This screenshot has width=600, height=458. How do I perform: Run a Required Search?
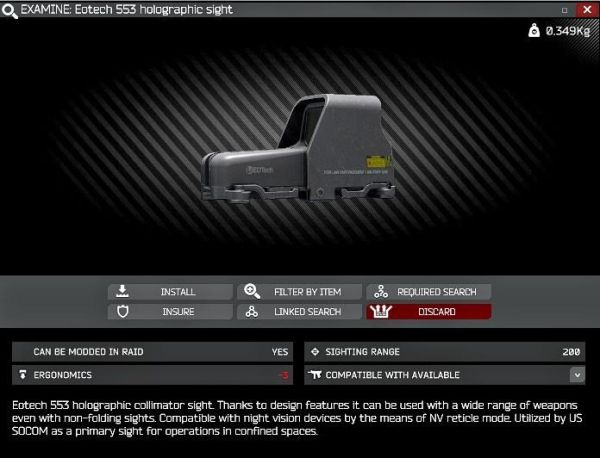pos(428,292)
